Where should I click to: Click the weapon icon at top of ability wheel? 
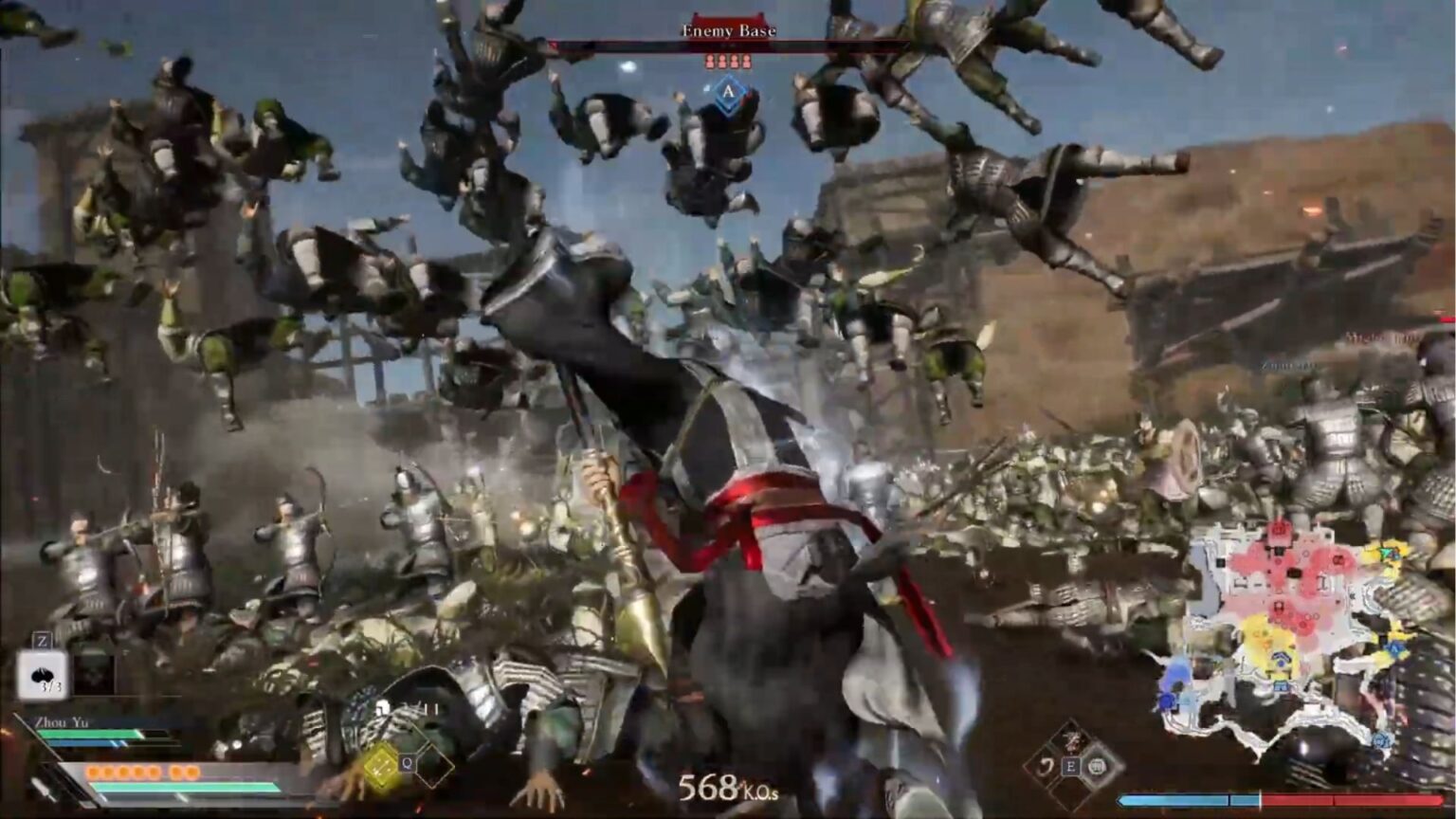pos(1070,741)
